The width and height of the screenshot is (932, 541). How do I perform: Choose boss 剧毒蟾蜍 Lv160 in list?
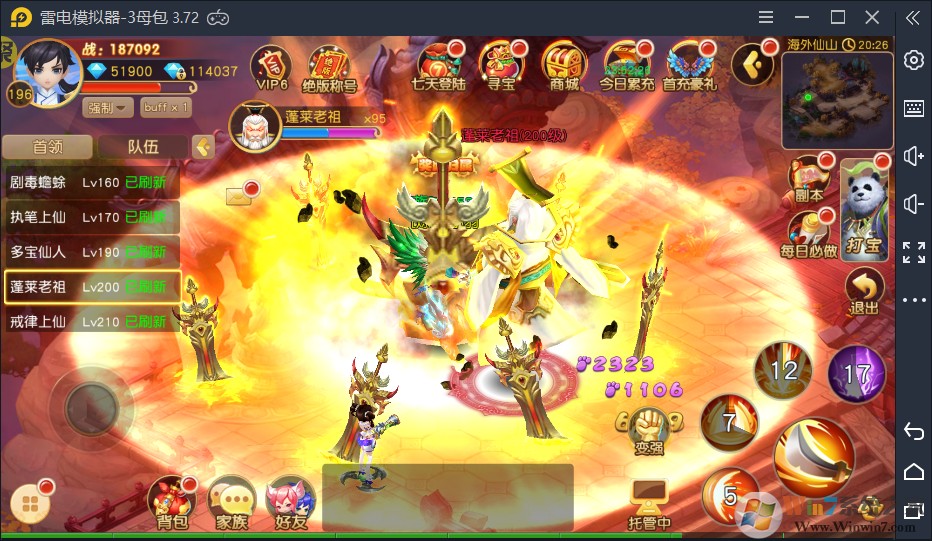tap(91, 183)
